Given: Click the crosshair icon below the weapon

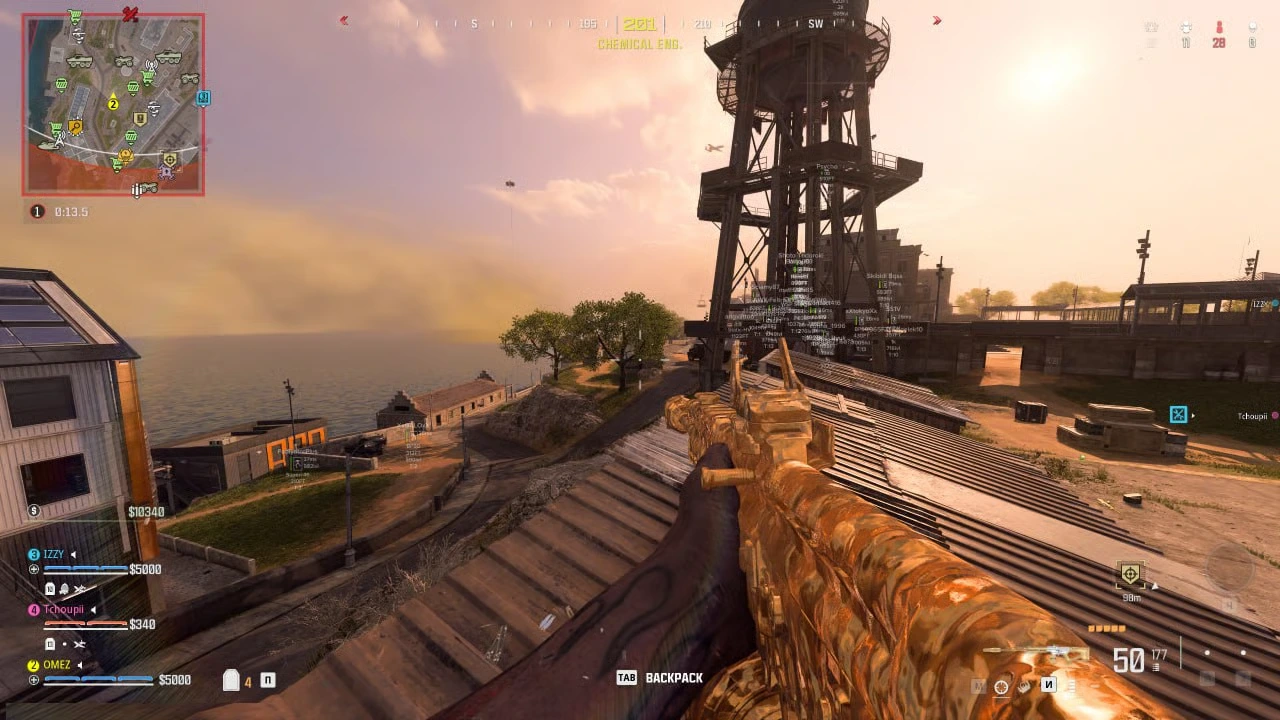Looking at the screenshot, I should tap(1001, 686).
